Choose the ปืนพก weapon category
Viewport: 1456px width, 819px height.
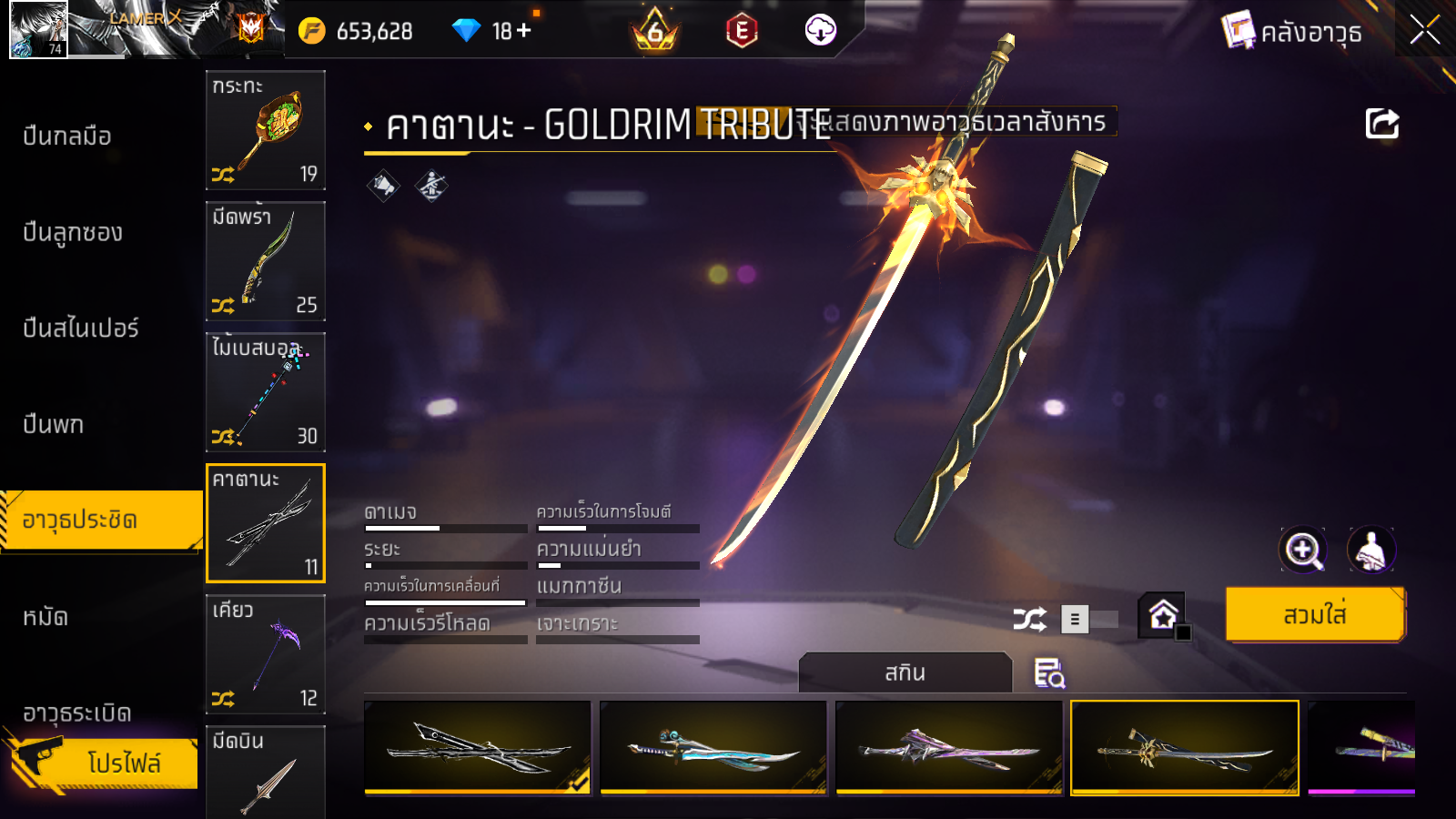53,425
